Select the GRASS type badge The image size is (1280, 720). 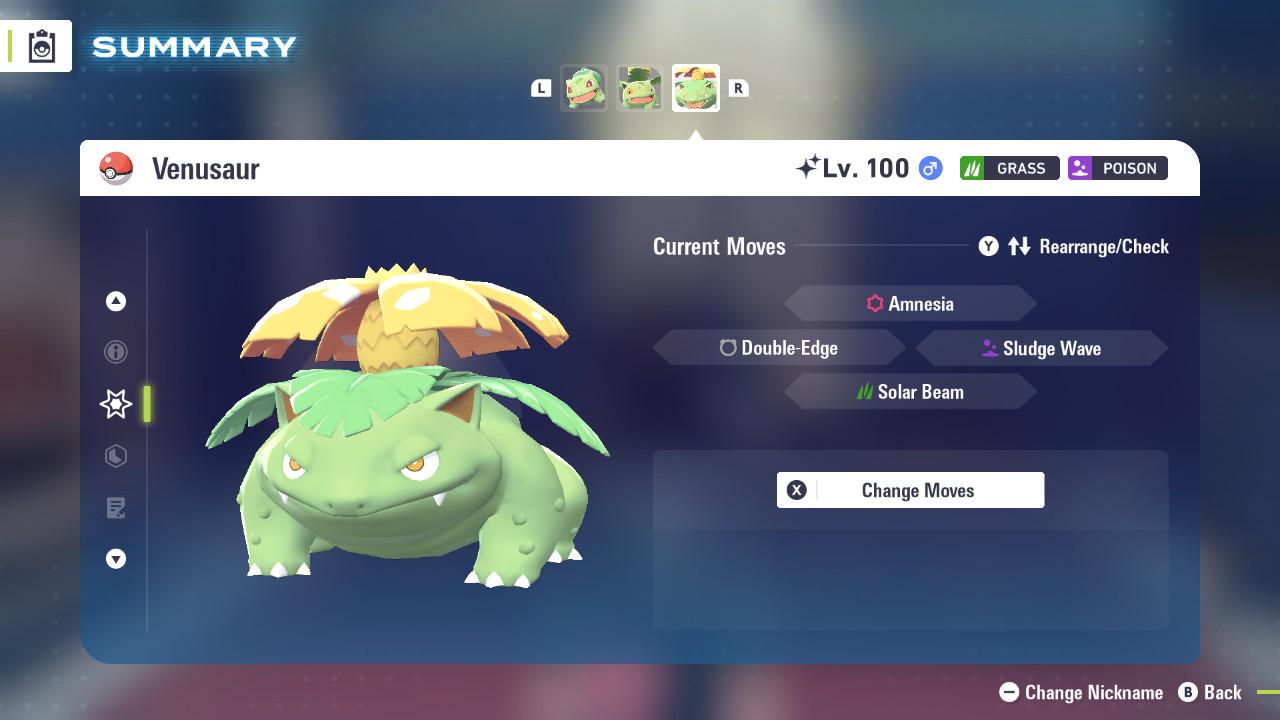click(1009, 168)
